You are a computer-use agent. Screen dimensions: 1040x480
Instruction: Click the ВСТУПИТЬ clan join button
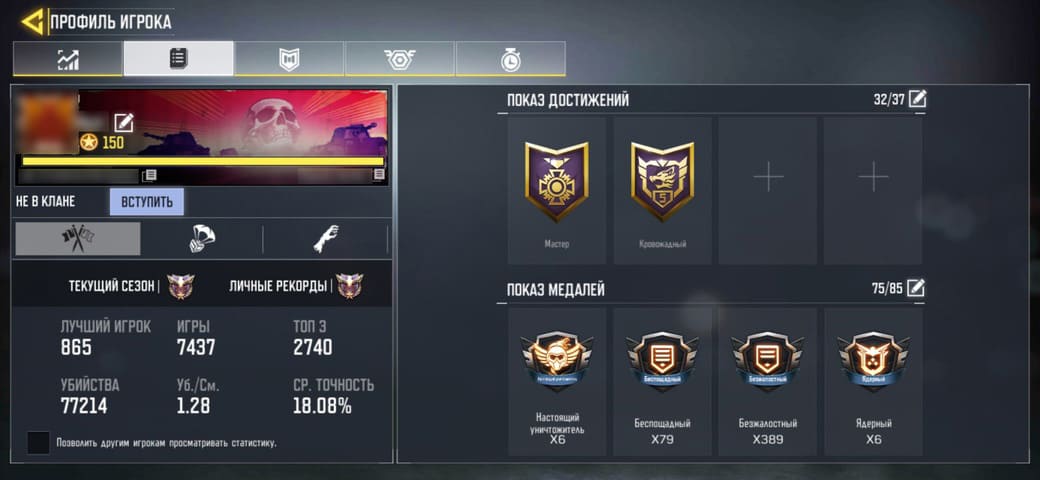click(x=147, y=202)
